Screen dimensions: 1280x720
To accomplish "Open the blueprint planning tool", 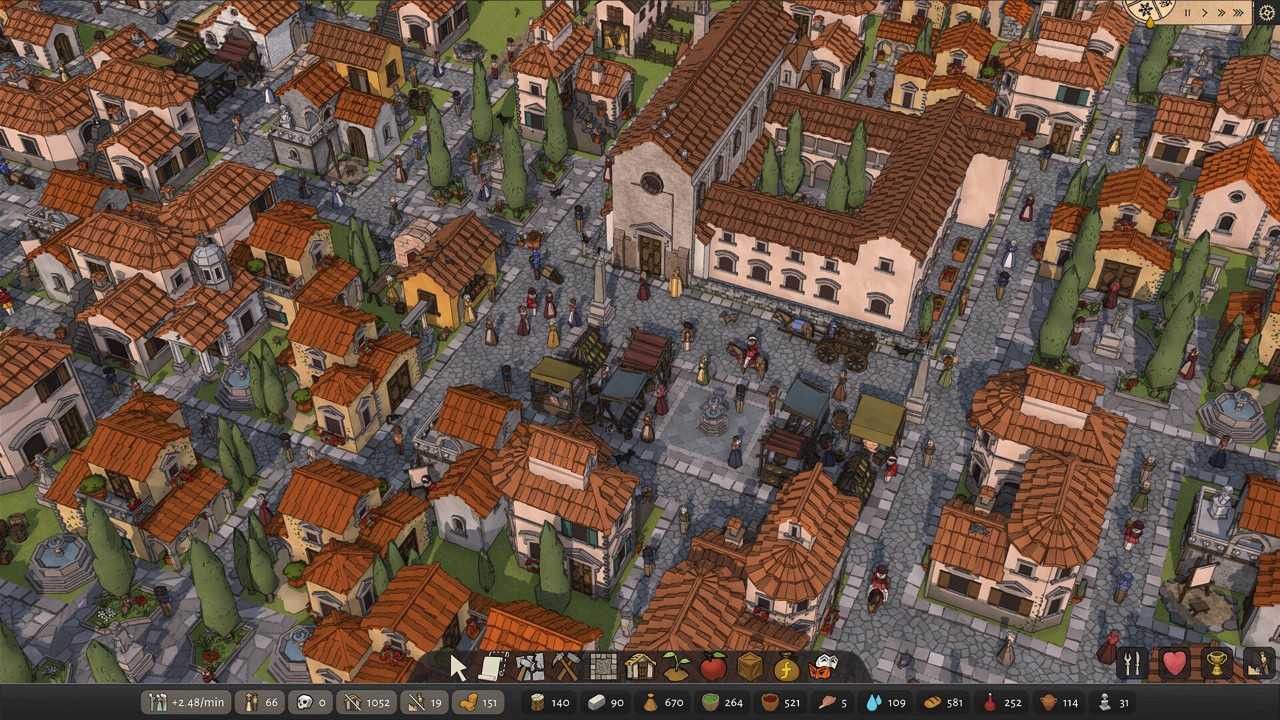I will click(x=492, y=667).
